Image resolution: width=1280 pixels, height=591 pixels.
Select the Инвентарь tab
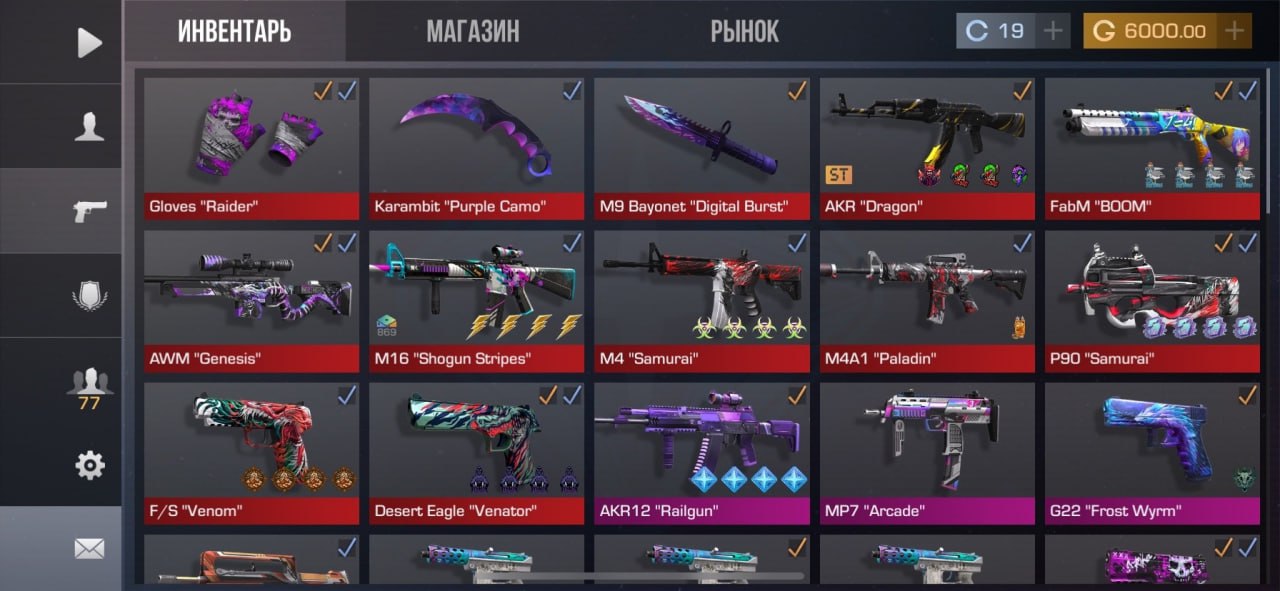coord(235,31)
